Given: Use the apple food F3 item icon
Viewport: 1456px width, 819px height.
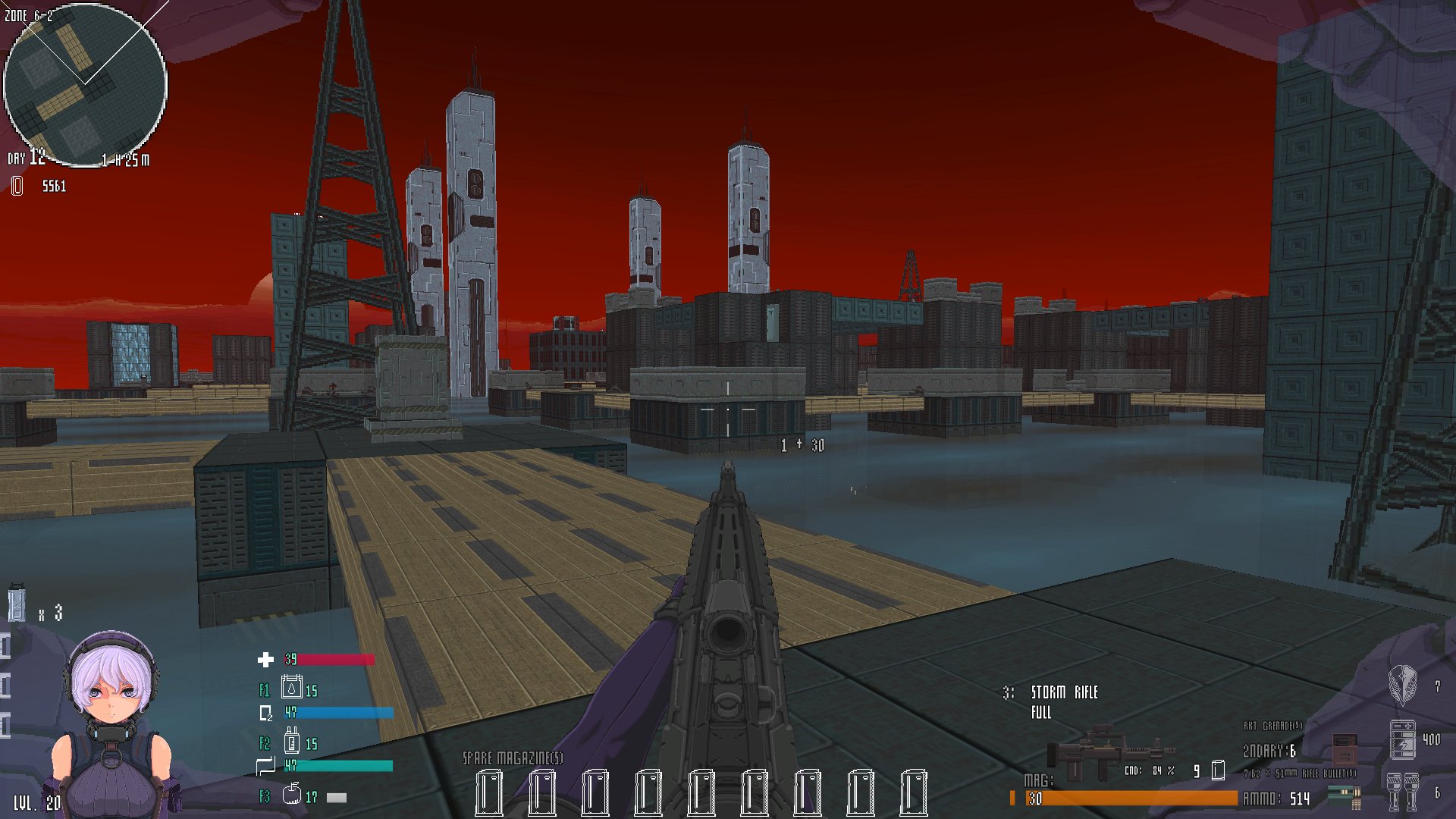Looking at the screenshot, I should [x=291, y=794].
